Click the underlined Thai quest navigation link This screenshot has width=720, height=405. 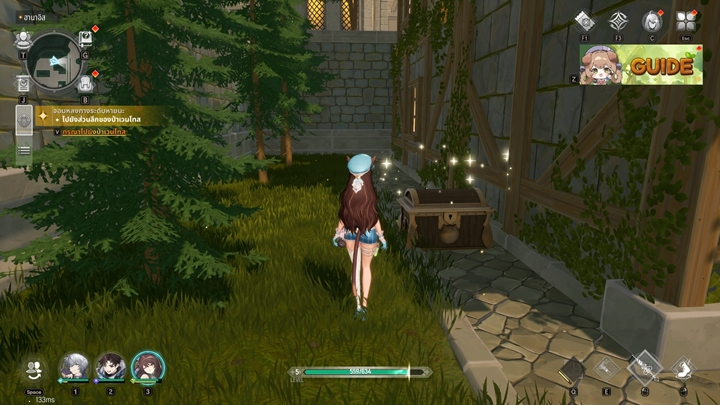(93, 132)
